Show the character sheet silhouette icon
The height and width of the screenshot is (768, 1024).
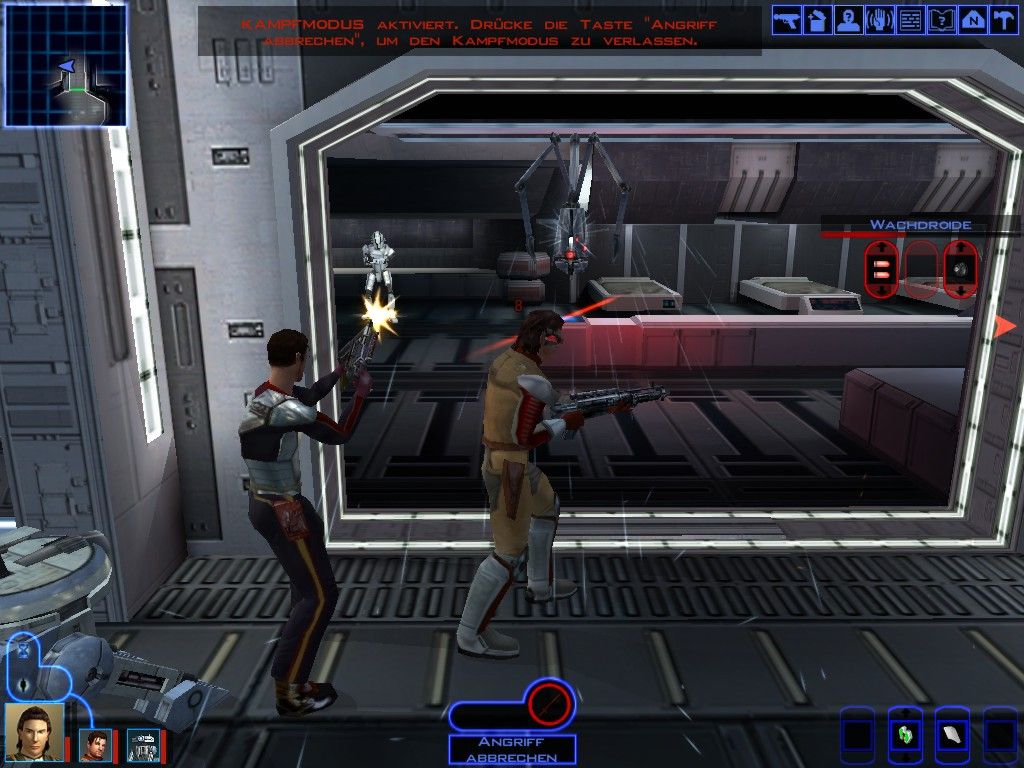pos(849,21)
